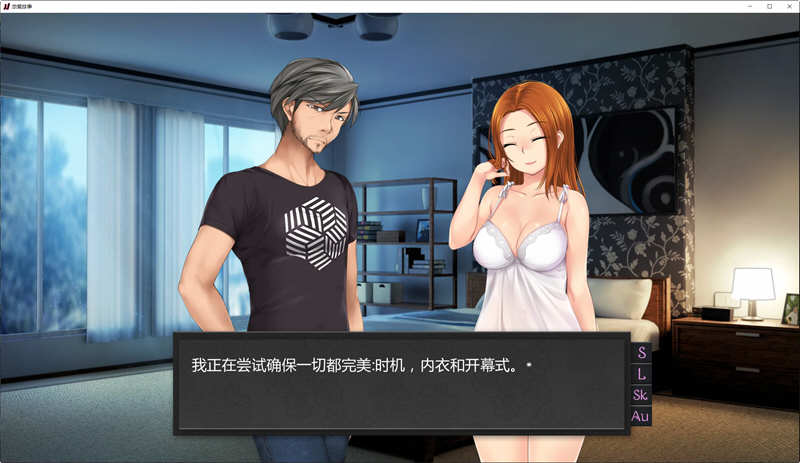Close the game window
This screenshot has width=800, height=463.
[788, 6]
